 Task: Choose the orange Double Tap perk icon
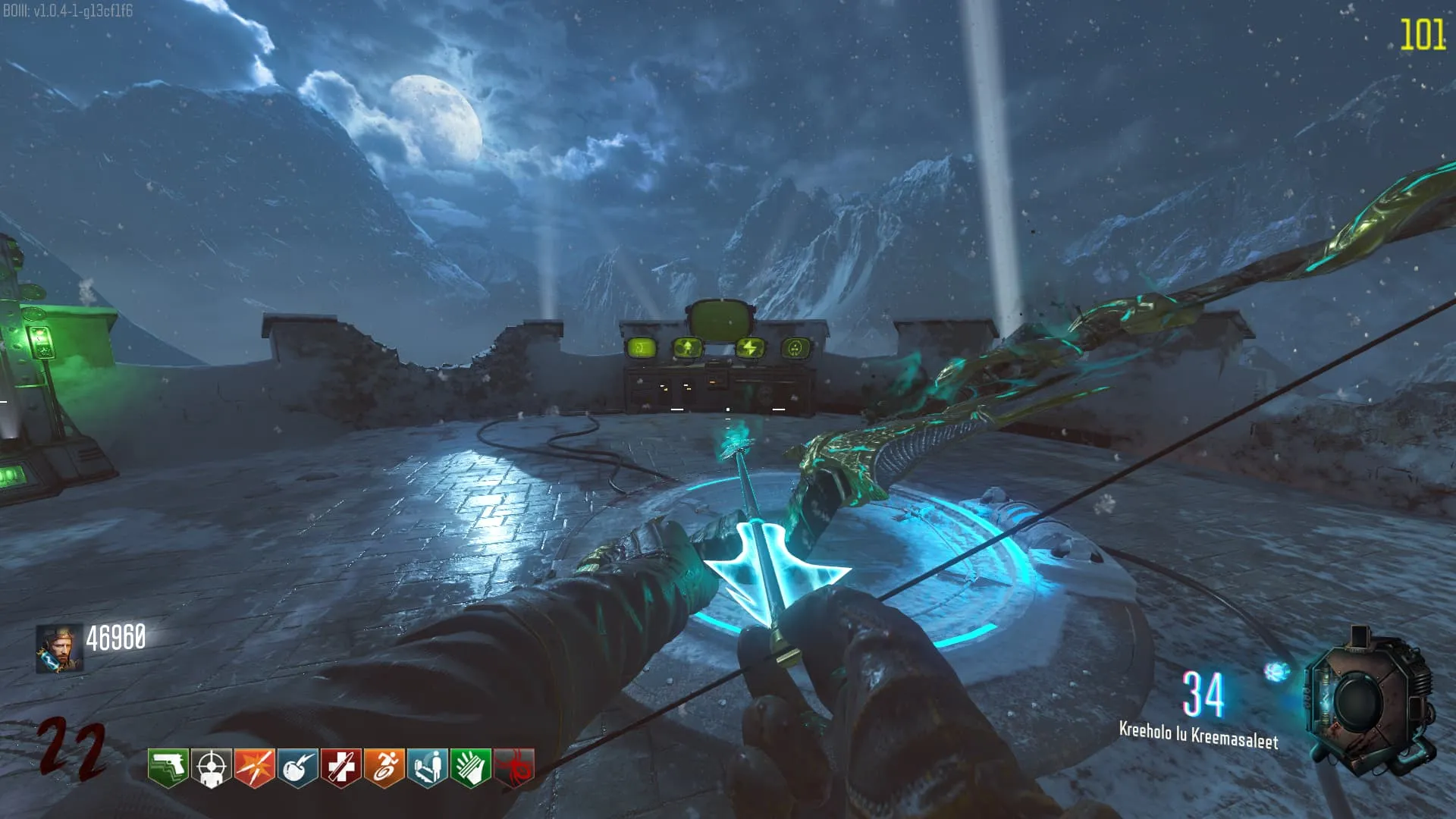(x=254, y=767)
